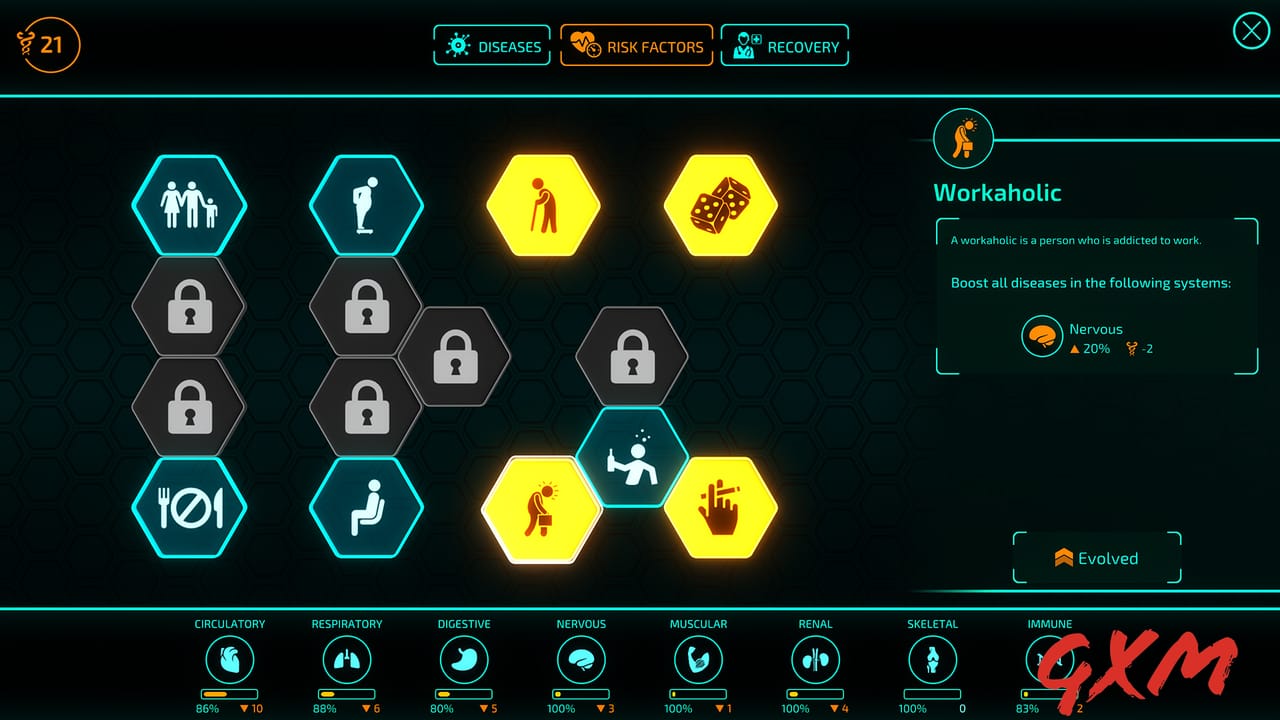The image size is (1280, 720).
Task: Select the Dice chance risk factor hex
Action: [x=719, y=204]
